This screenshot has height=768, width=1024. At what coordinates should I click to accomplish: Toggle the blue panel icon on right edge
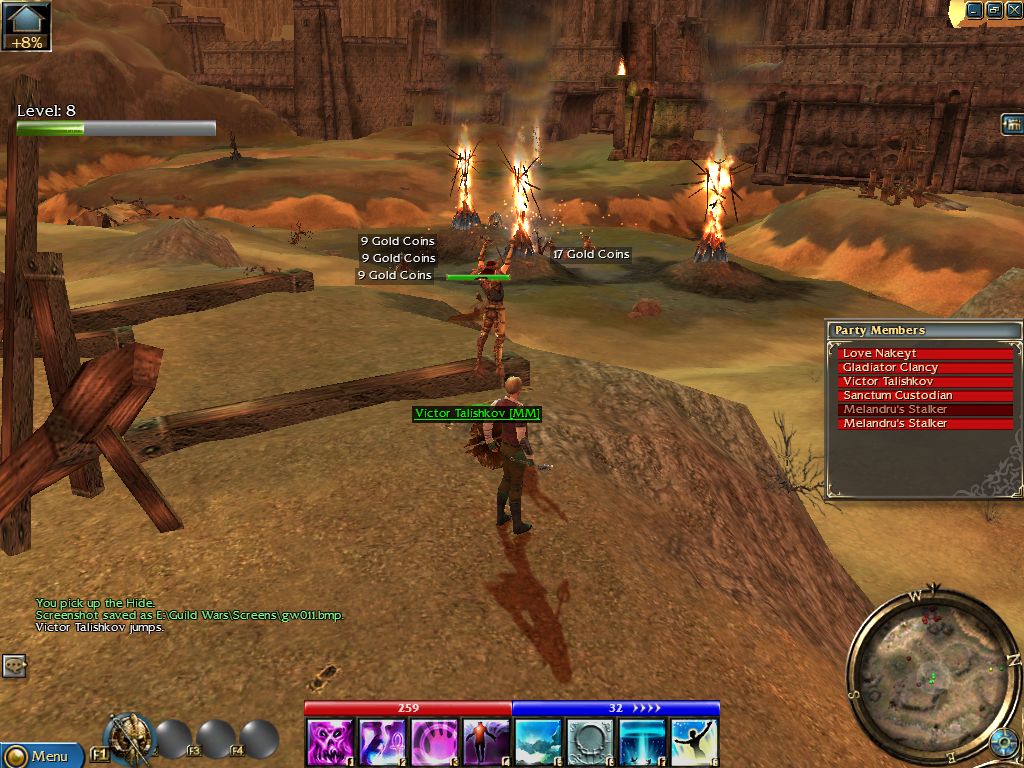pos(1012,124)
